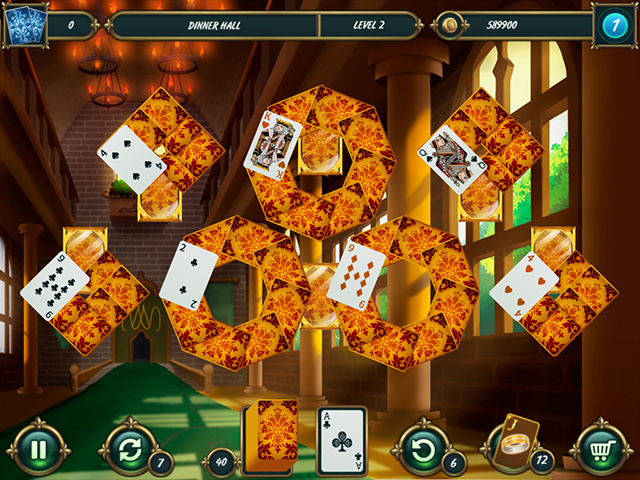Screen dimensions: 640x480
Task: Pause the game with the pause button
Action: coord(37,449)
